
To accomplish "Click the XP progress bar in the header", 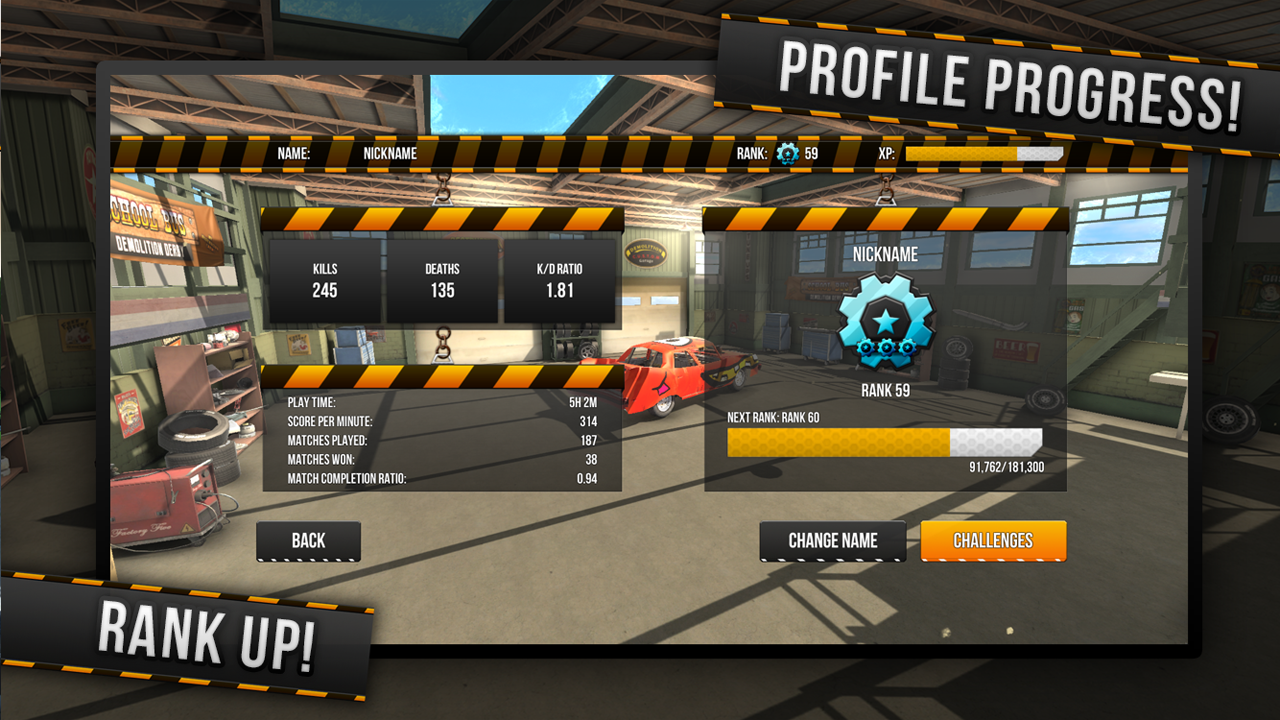I will pyautogui.click(x=983, y=155).
